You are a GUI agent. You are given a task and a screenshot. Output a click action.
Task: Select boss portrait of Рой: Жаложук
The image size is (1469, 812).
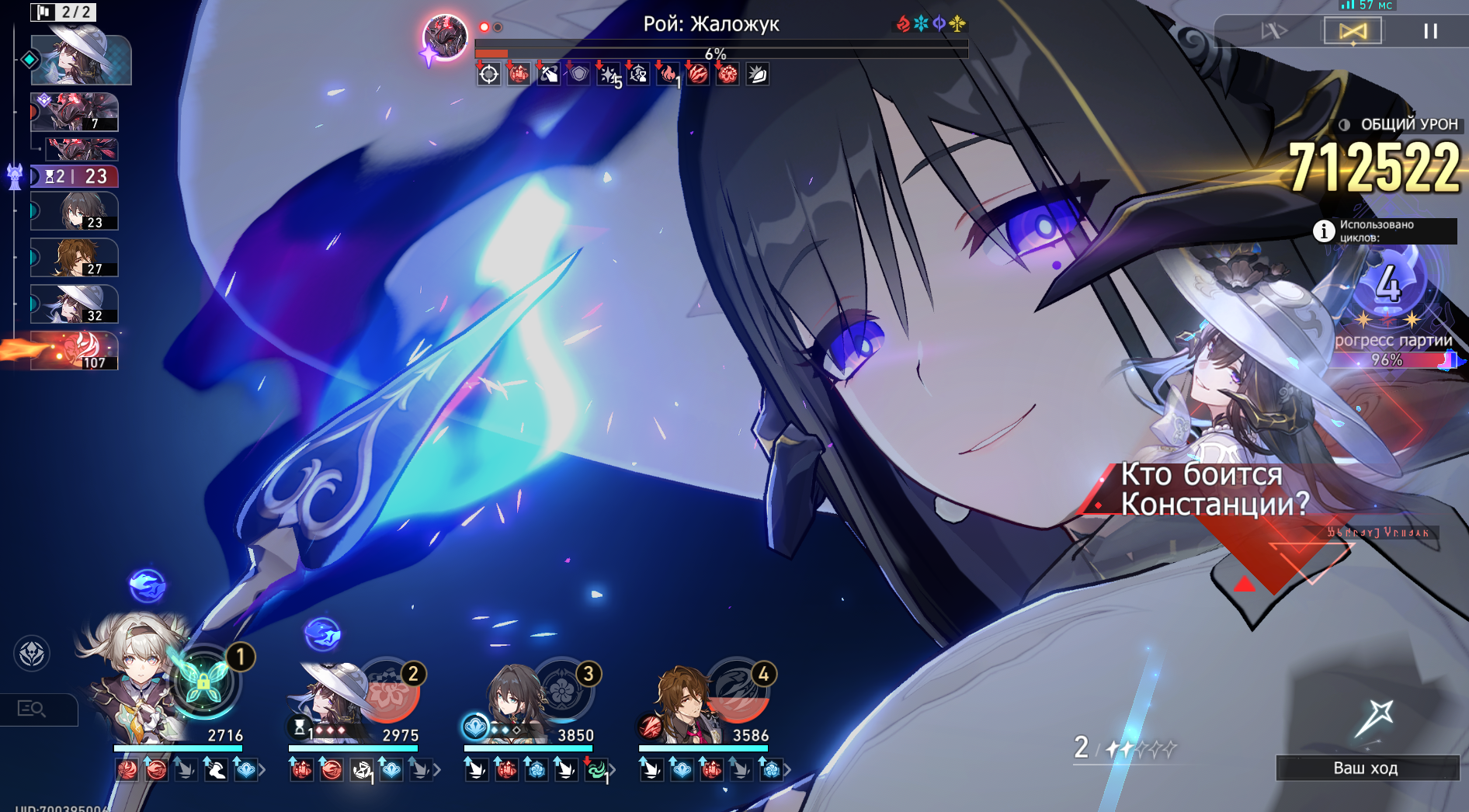[x=445, y=36]
